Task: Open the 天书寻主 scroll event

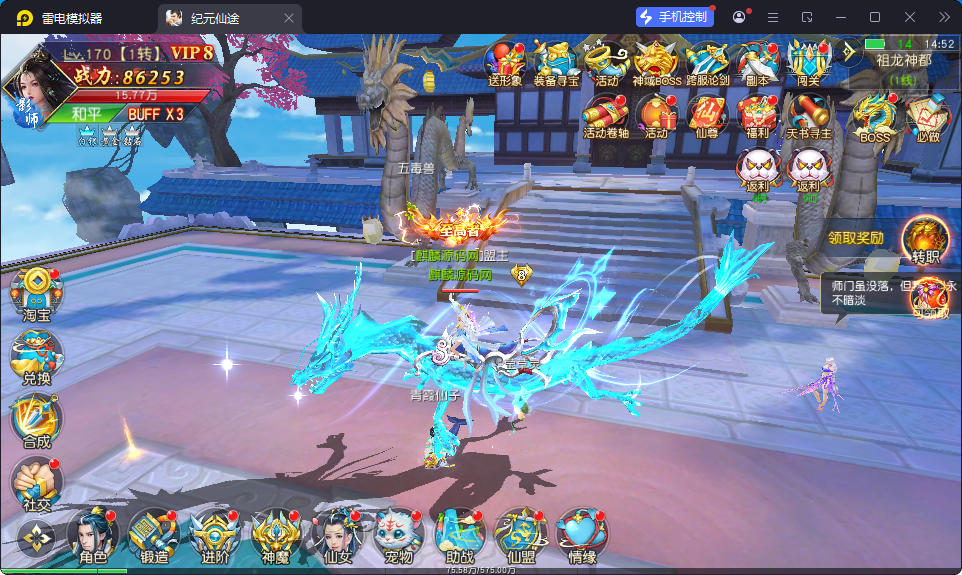Action: [808, 115]
